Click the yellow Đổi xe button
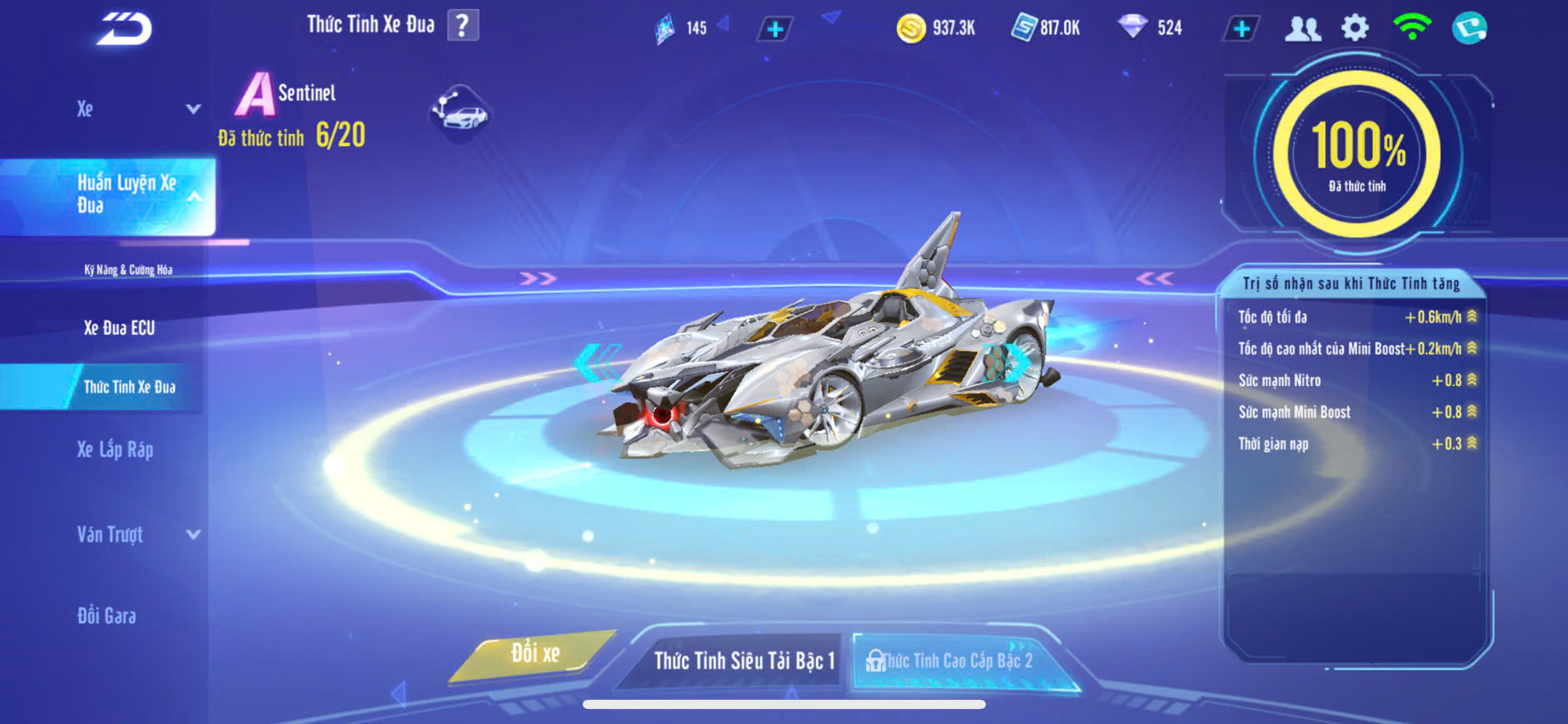The width and height of the screenshot is (1568, 724). [x=535, y=654]
